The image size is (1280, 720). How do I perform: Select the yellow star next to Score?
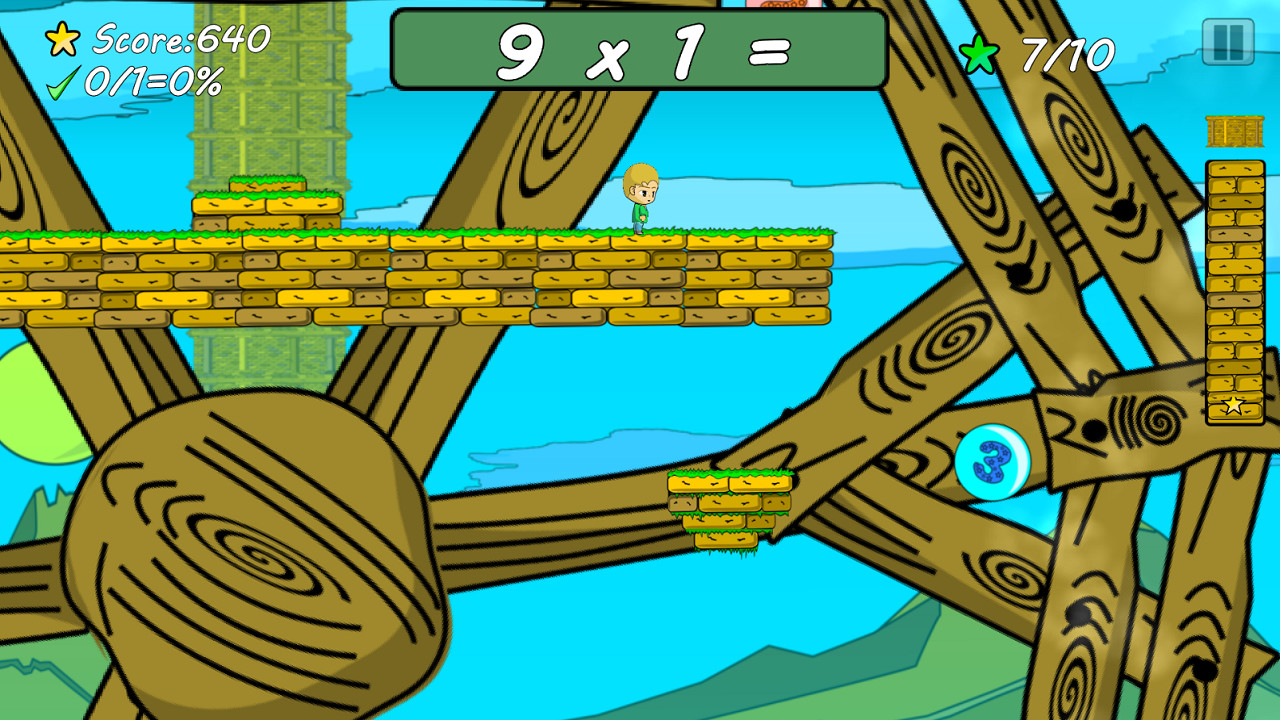tap(63, 40)
